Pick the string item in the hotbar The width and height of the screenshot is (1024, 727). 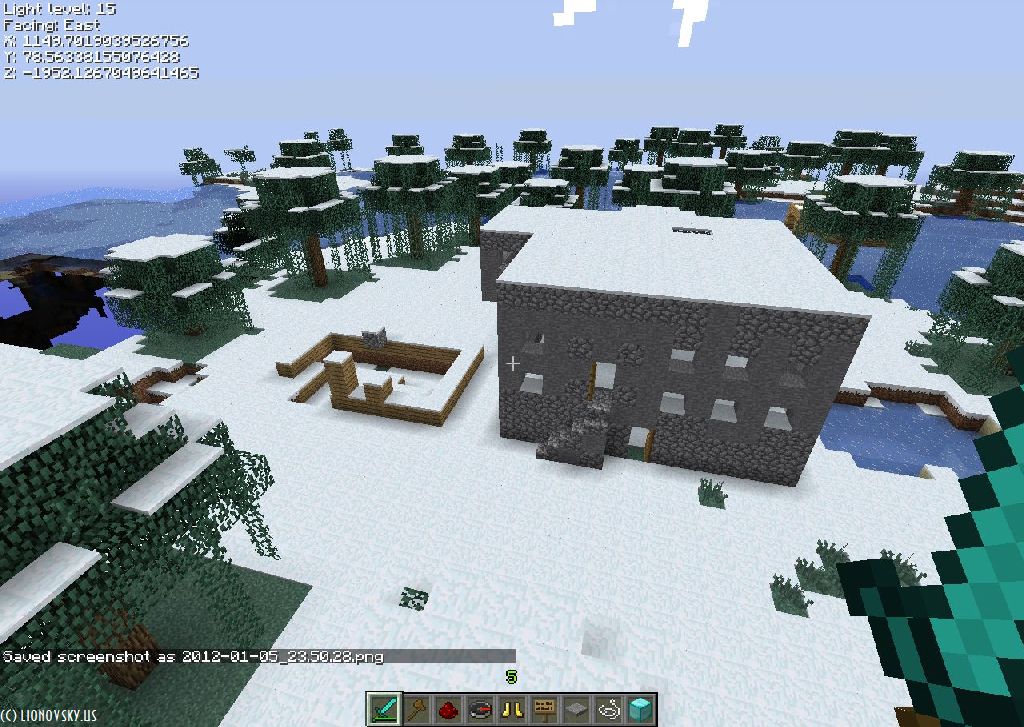608,708
